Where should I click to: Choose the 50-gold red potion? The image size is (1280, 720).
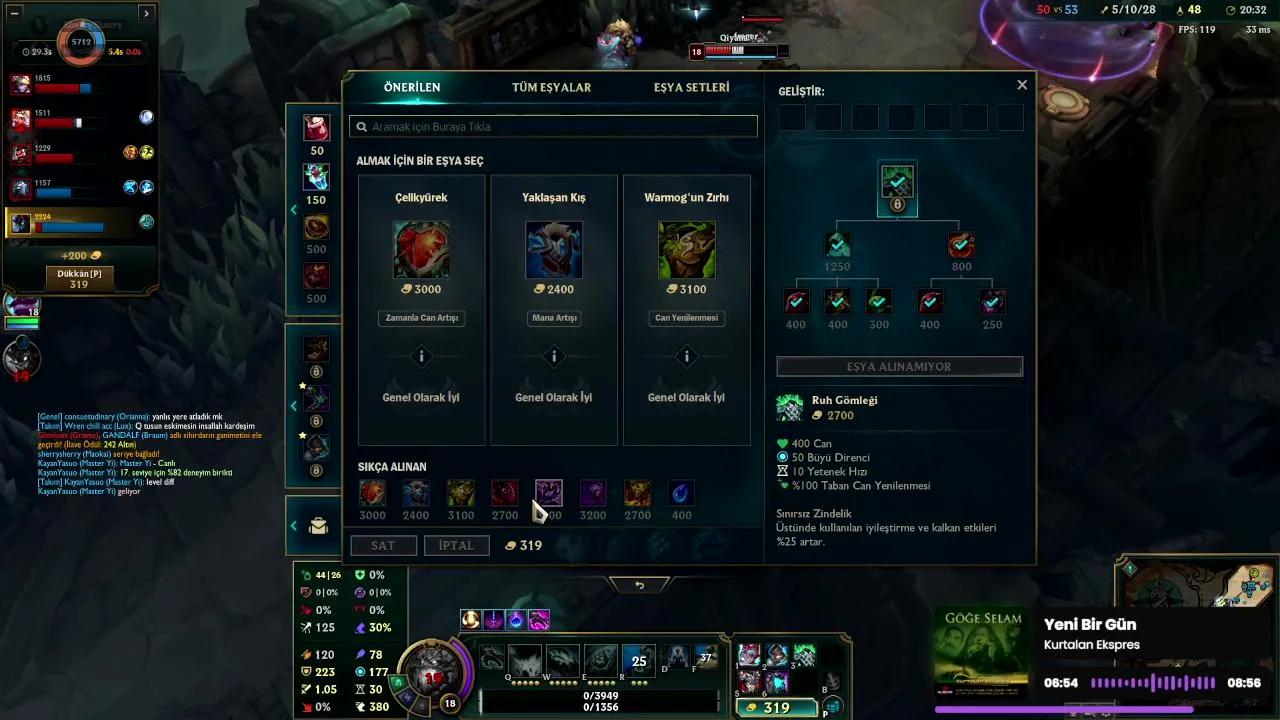click(x=317, y=129)
